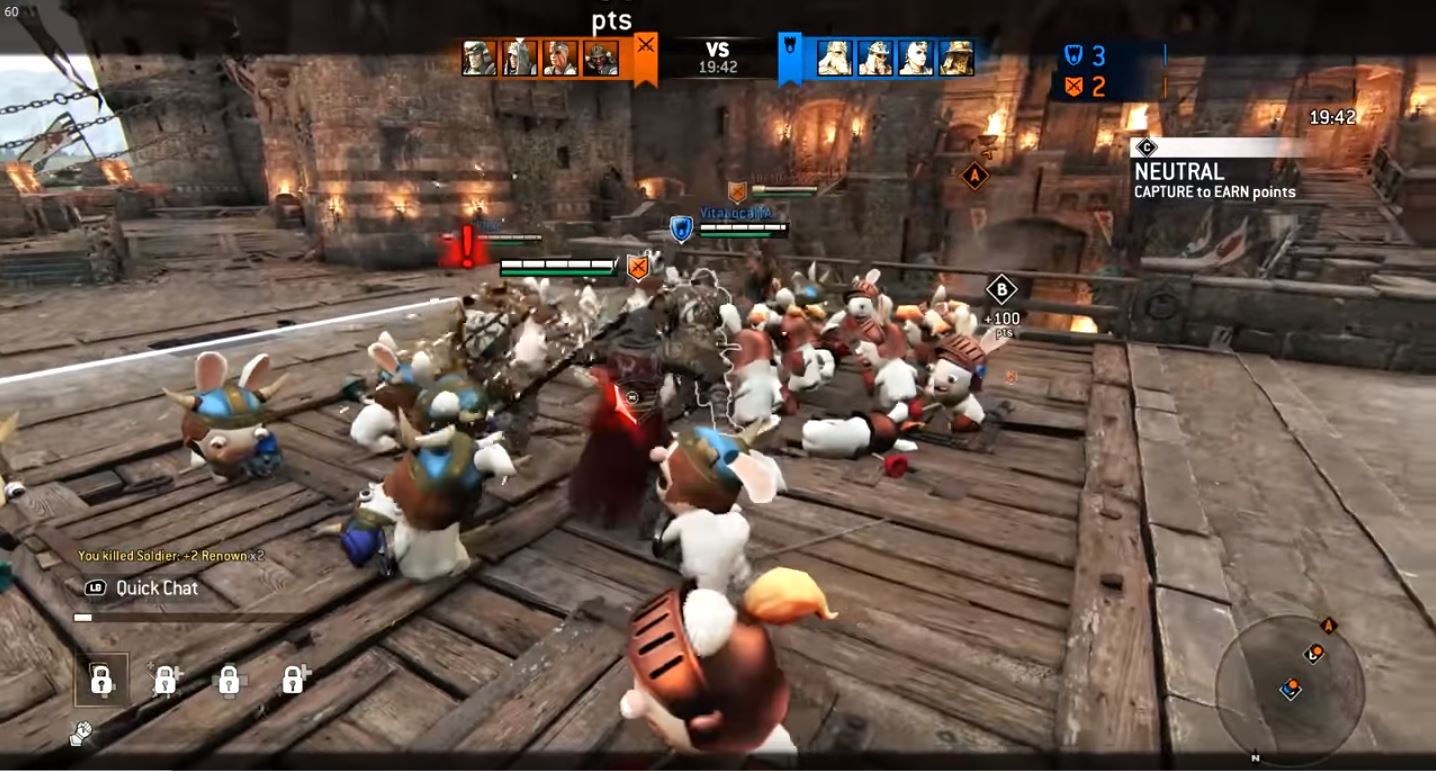Select the framed locked feat slot
The width and height of the screenshot is (1436, 771).
[x=101, y=680]
